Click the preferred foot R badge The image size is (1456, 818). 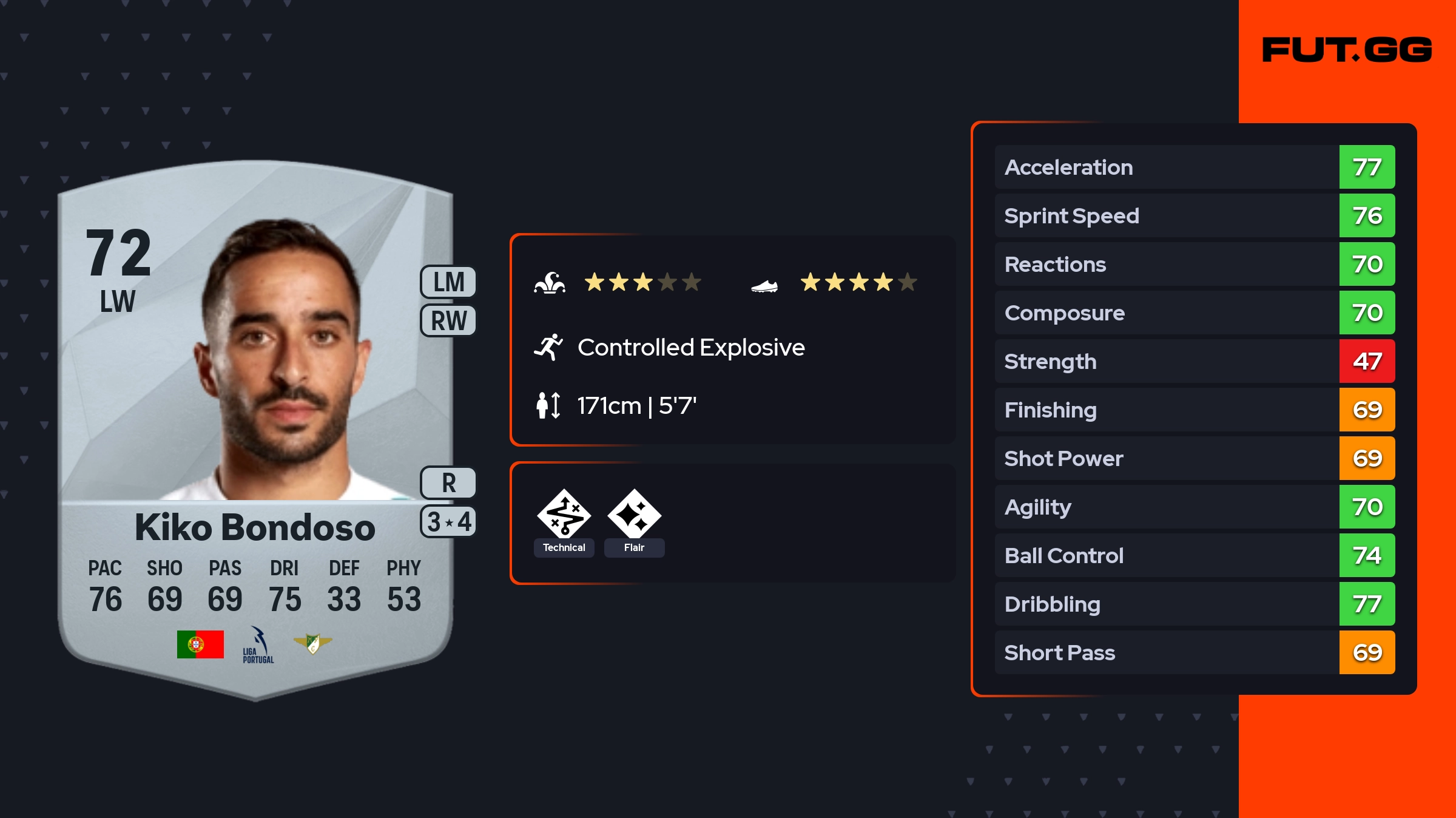pyautogui.click(x=448, y=483)
